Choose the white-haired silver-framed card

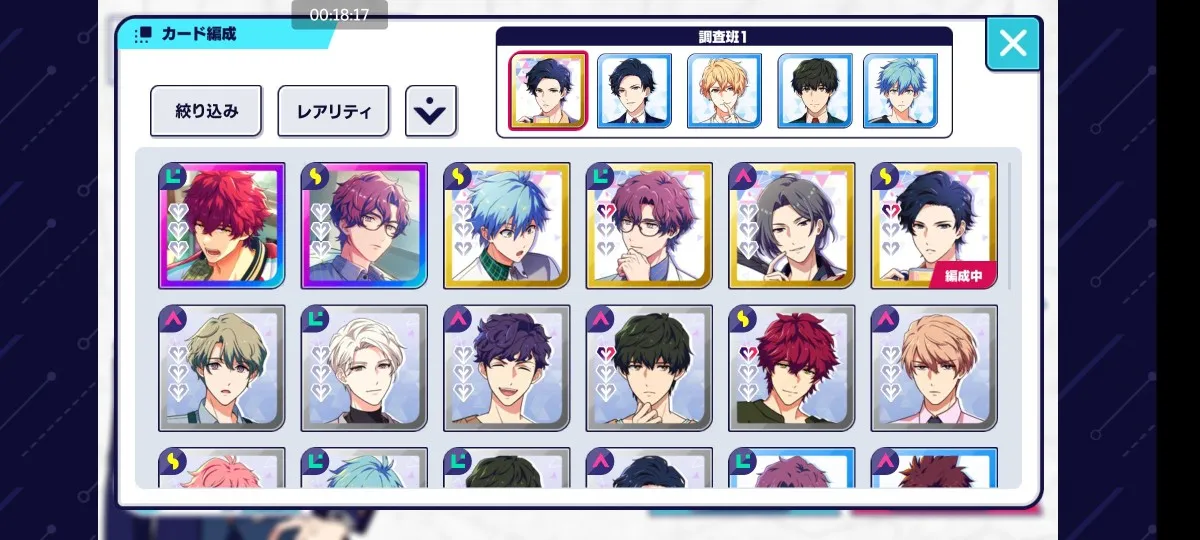coord(364,368)
